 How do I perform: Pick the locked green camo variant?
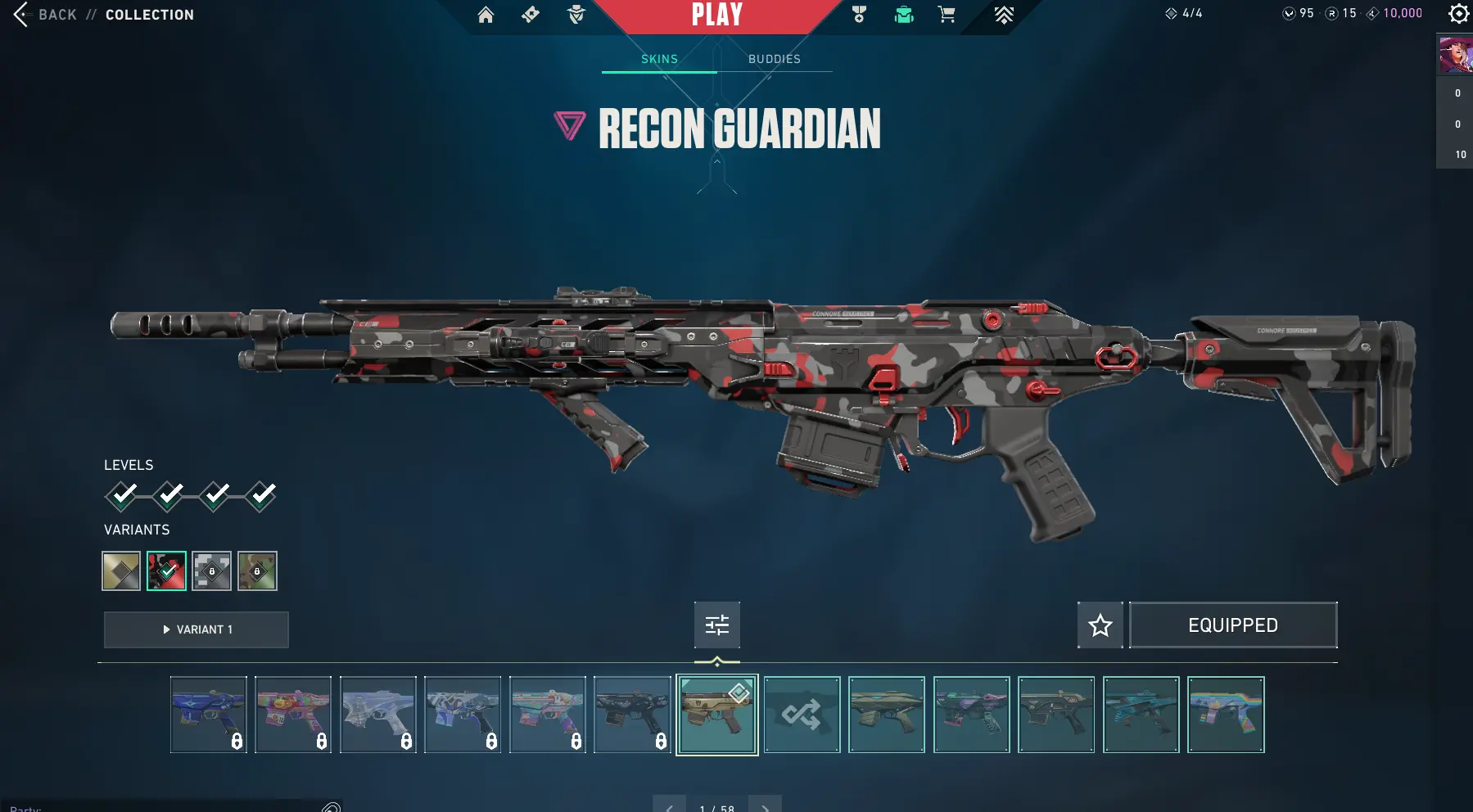tap(257, 571)
